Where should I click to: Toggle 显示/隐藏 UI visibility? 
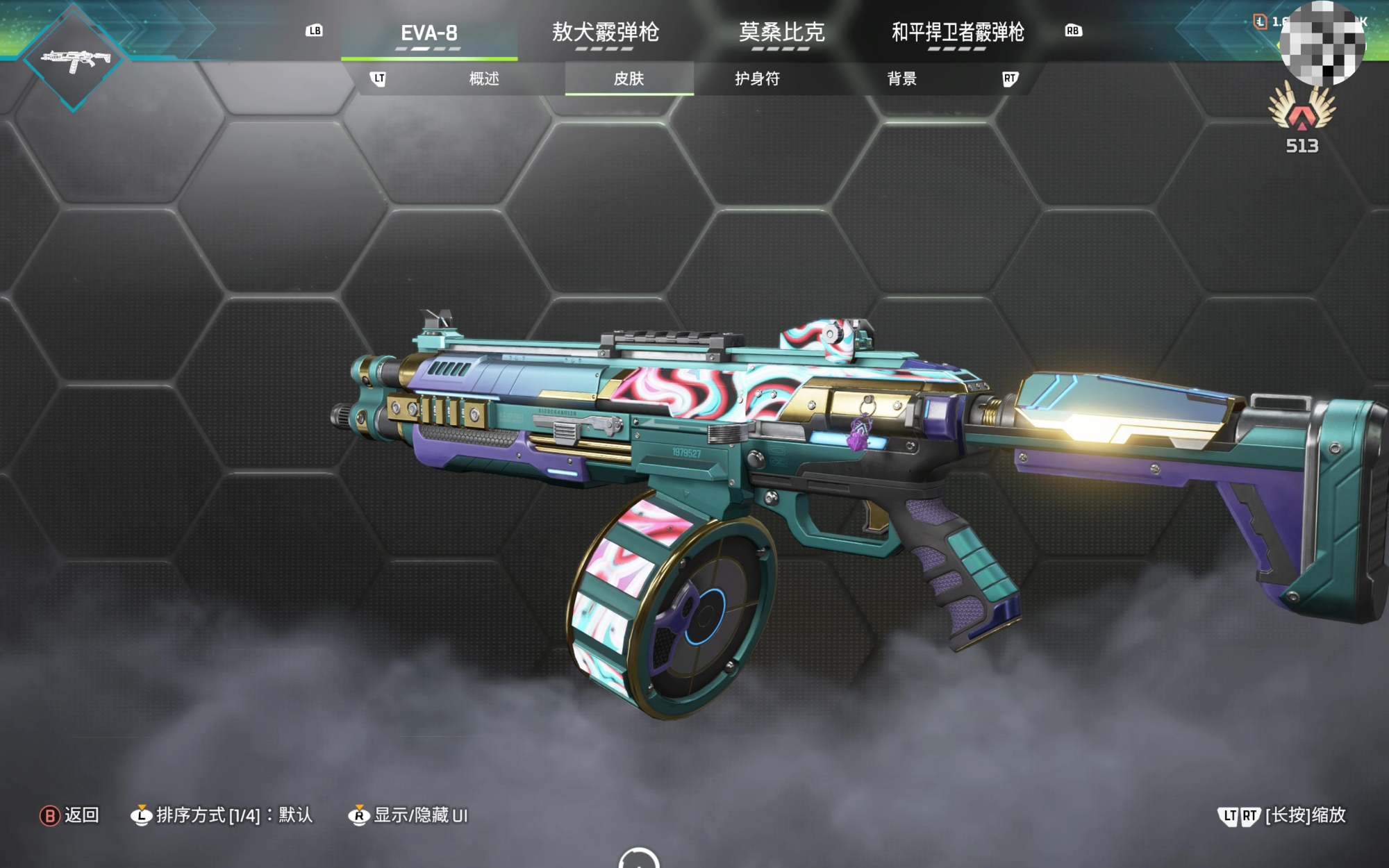click(408, 815)
